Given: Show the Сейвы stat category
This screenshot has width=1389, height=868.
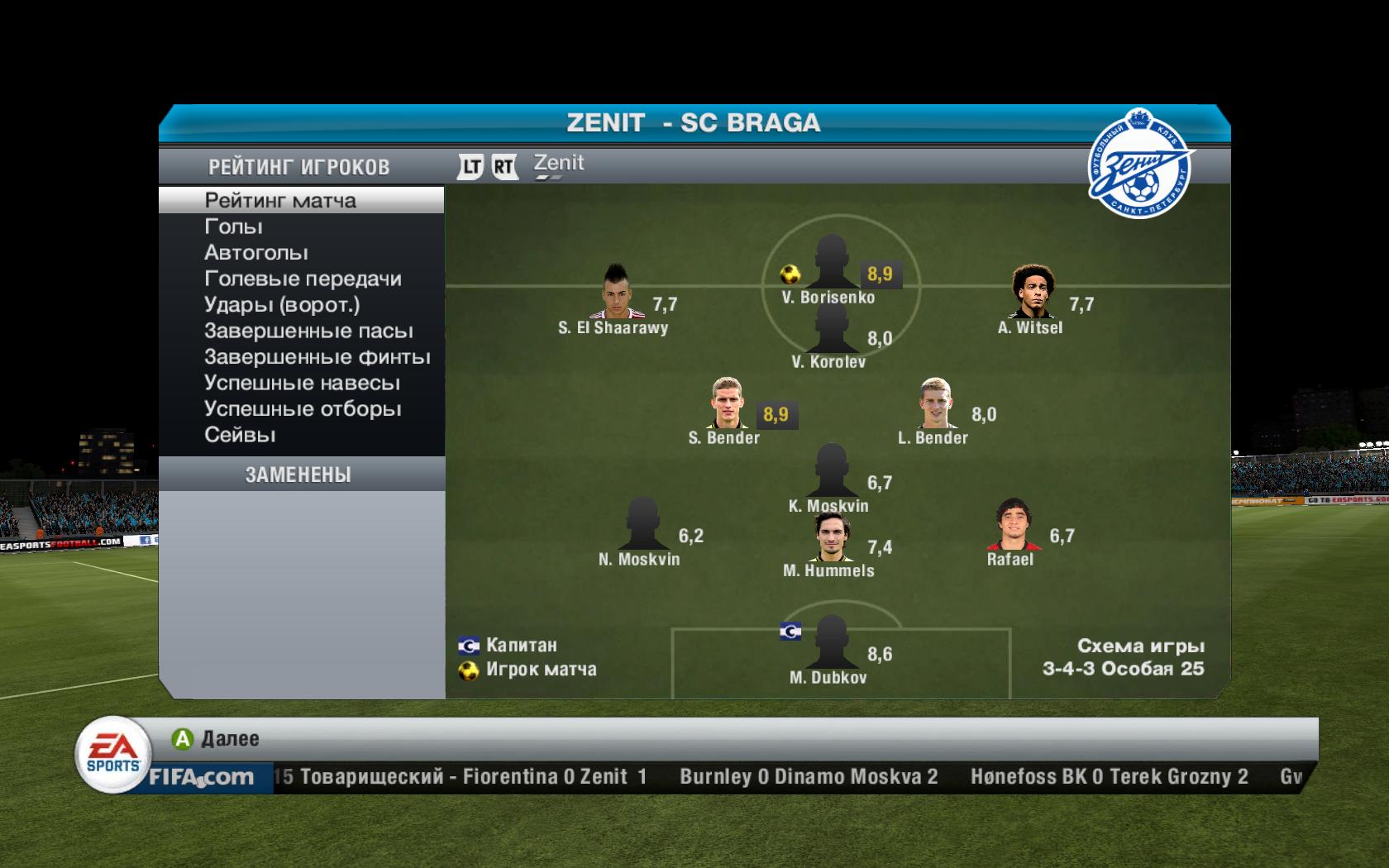Looking at the screenshot, I should coord(240,435).
